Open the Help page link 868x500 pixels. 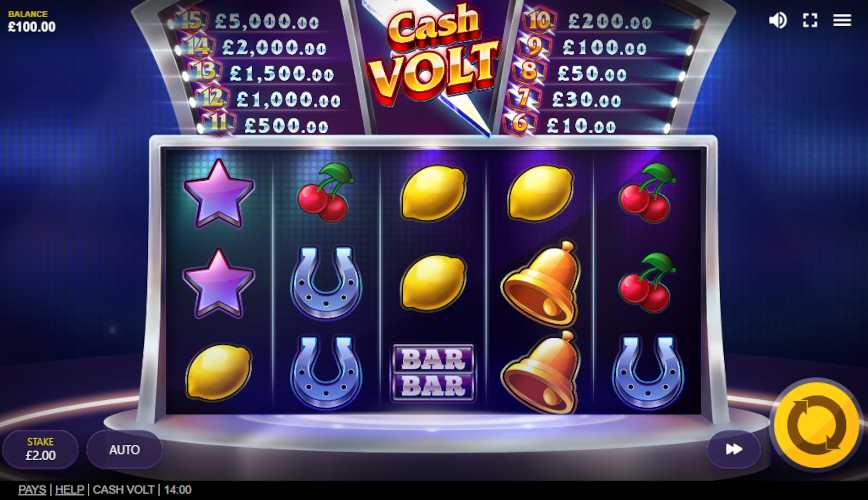69,490
